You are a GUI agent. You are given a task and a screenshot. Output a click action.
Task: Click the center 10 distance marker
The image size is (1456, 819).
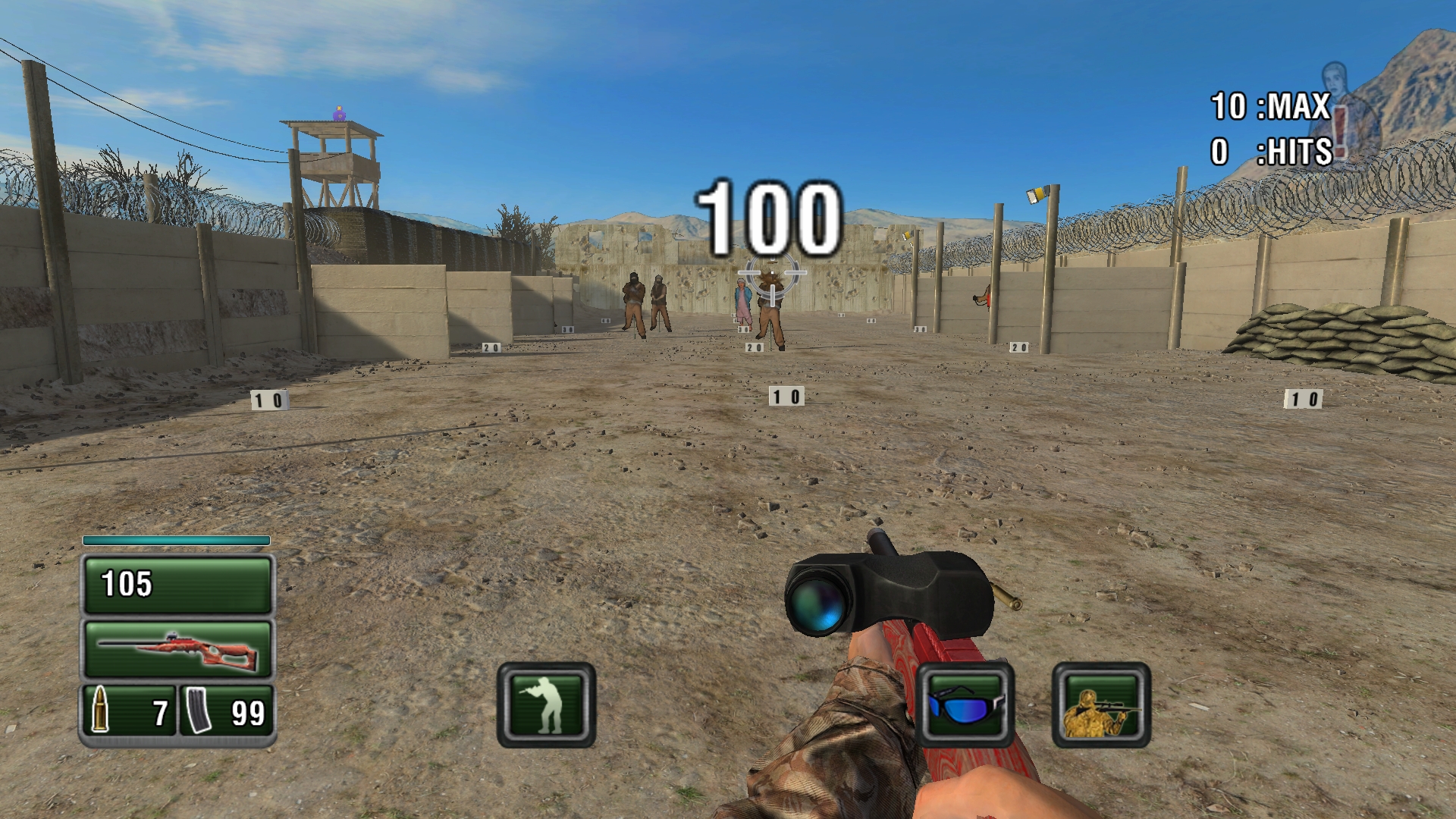786,395
